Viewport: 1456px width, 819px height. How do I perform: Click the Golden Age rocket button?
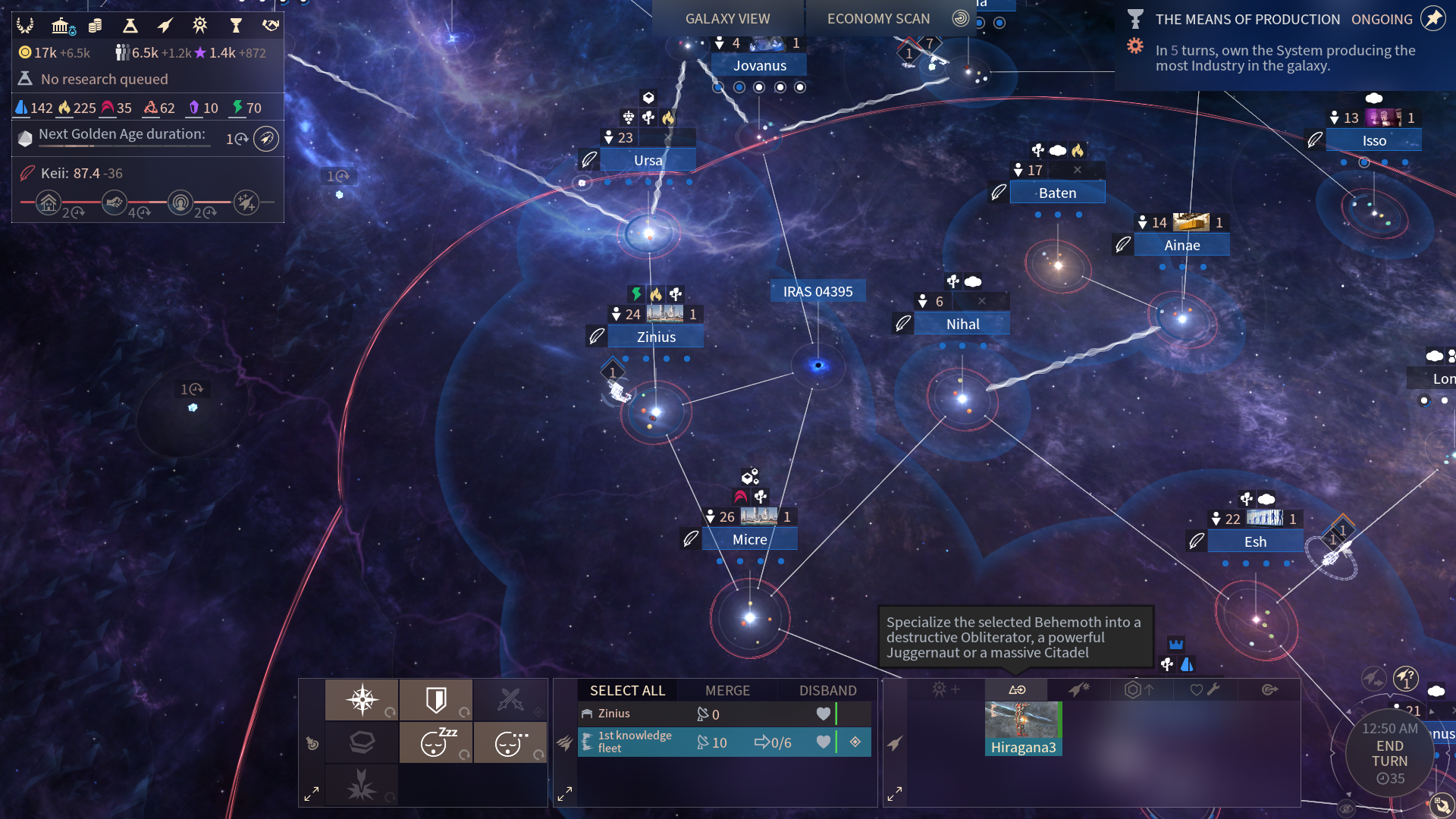pyautogui.click(x=265, y=139)
